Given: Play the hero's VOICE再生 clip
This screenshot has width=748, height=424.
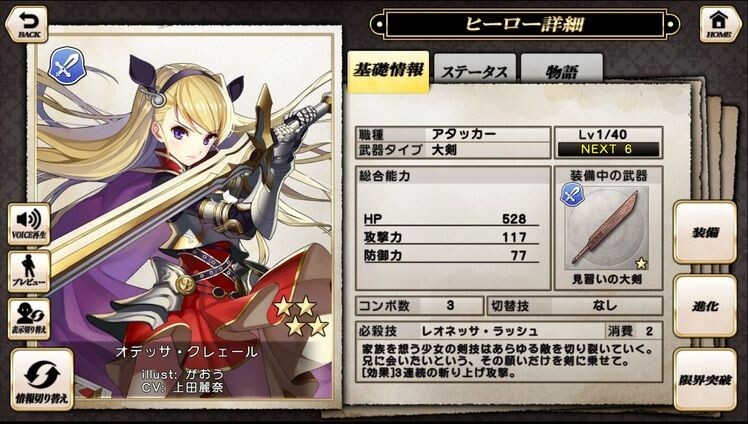Looking at the screenshot, I should click(x=27, y=222).
